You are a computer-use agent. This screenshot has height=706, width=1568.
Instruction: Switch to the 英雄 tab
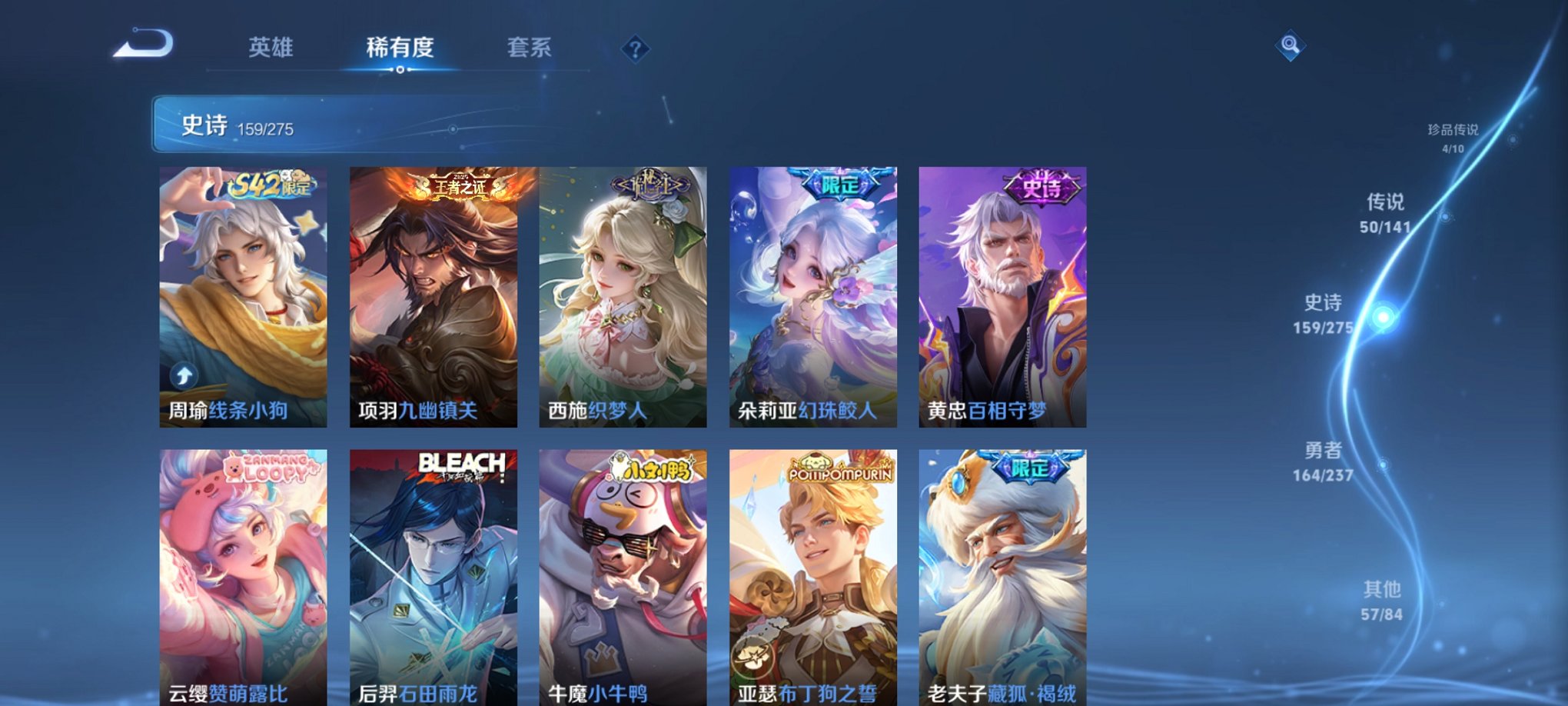[x=273, y=48]
